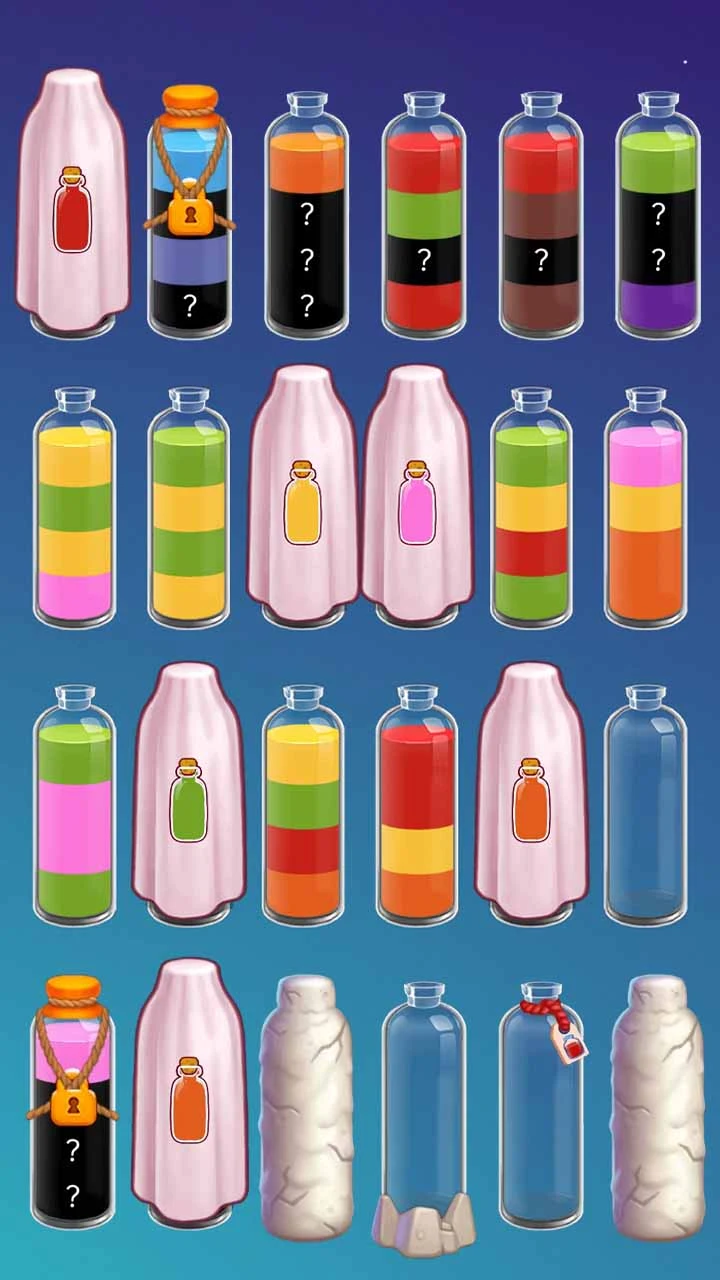Image resolution: width=720 pixels, height=1280 pixels.
Task: Choose the bottle with pink bottom layer
Action: (74, 510)
